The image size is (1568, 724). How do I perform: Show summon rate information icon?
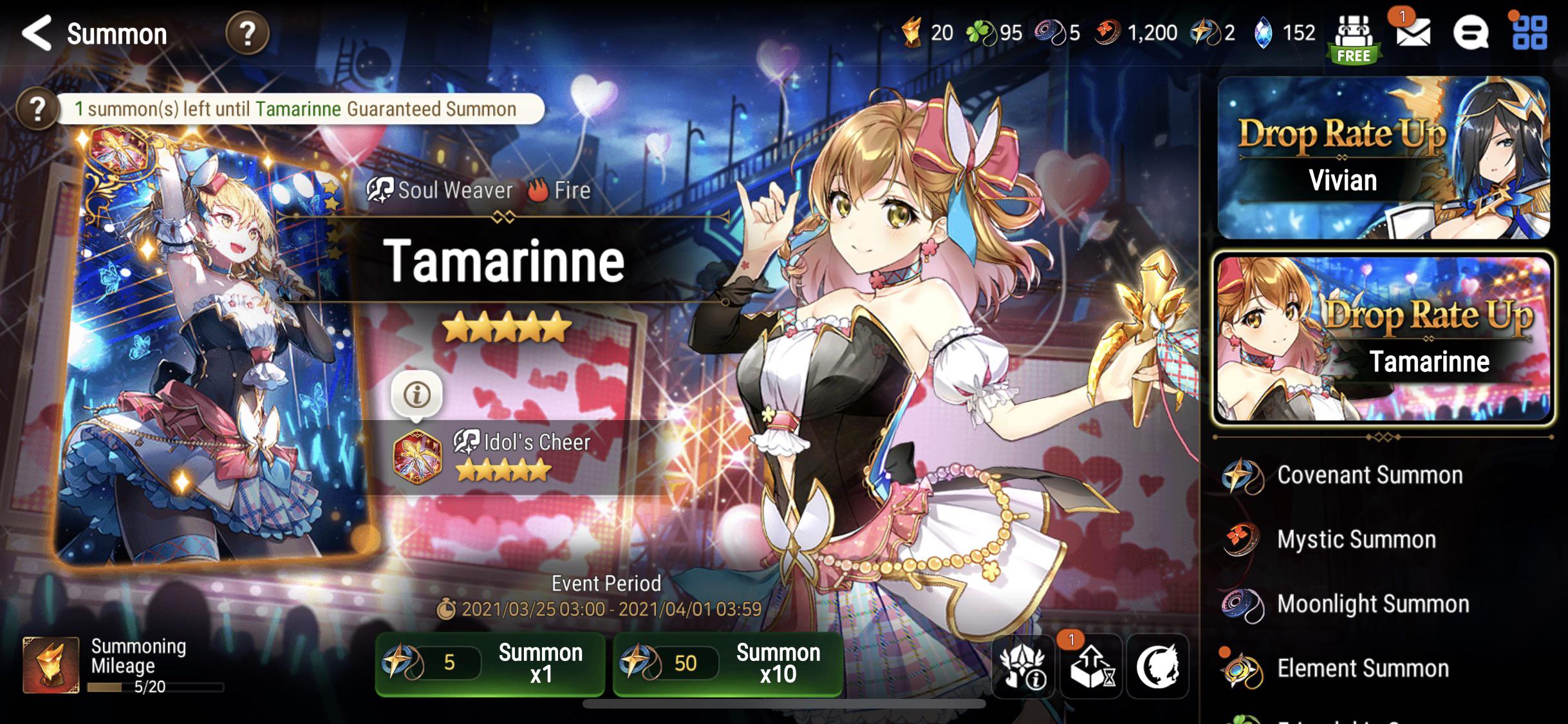tap(1023, 667)
